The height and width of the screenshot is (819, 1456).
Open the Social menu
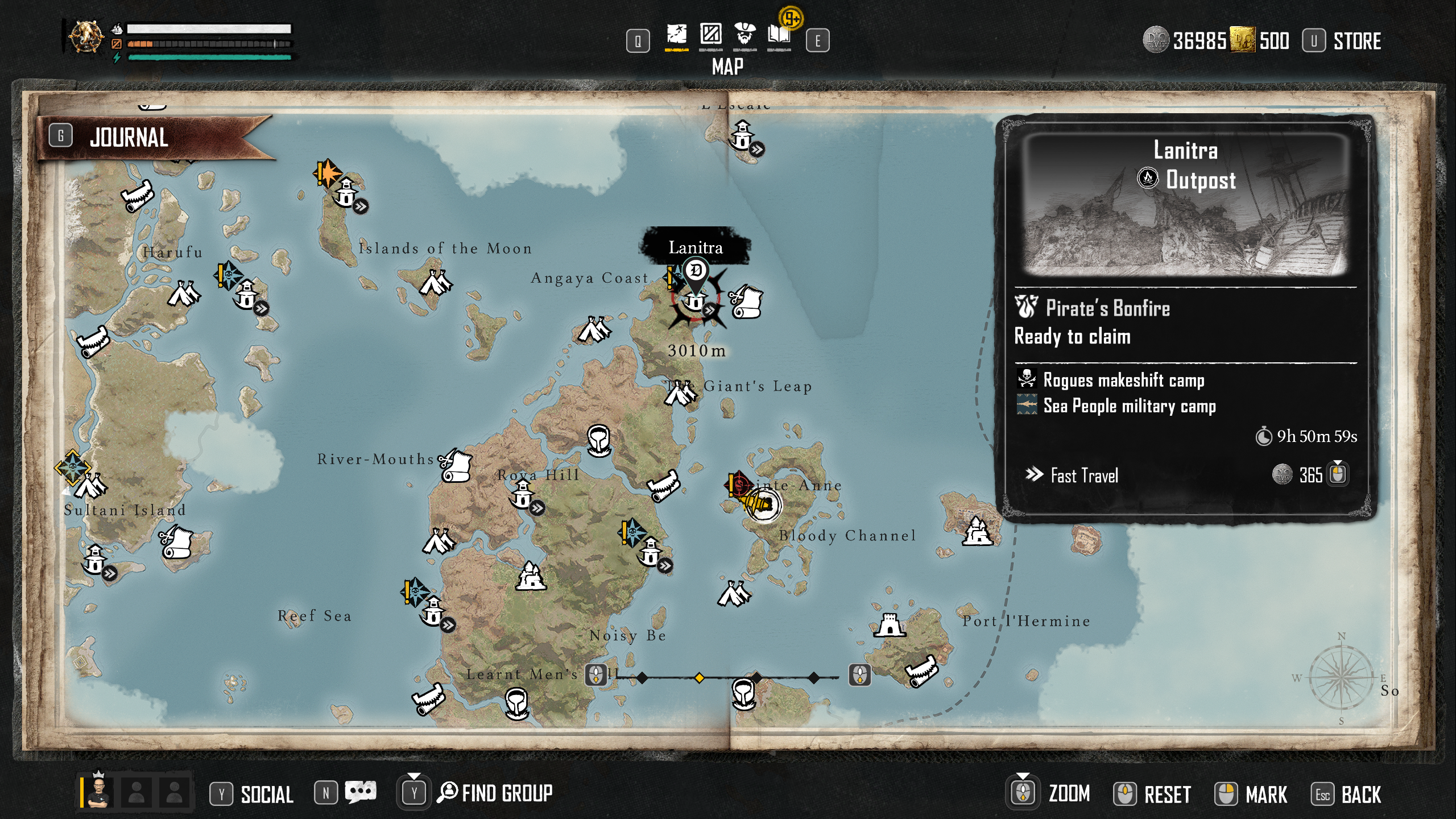[x=266, y=795]
